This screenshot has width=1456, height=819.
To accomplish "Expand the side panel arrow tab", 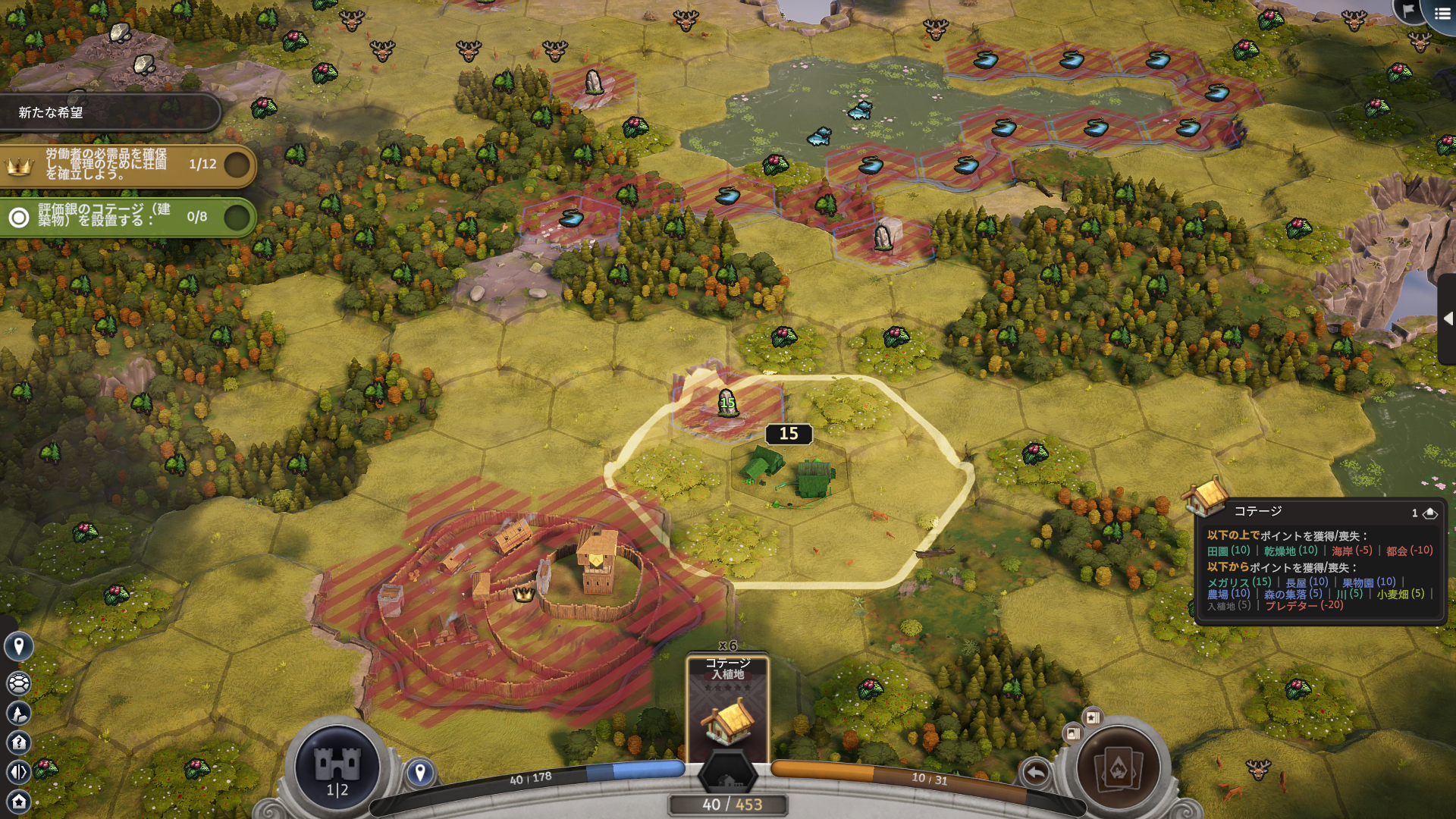I will (x=1447, y=318).
